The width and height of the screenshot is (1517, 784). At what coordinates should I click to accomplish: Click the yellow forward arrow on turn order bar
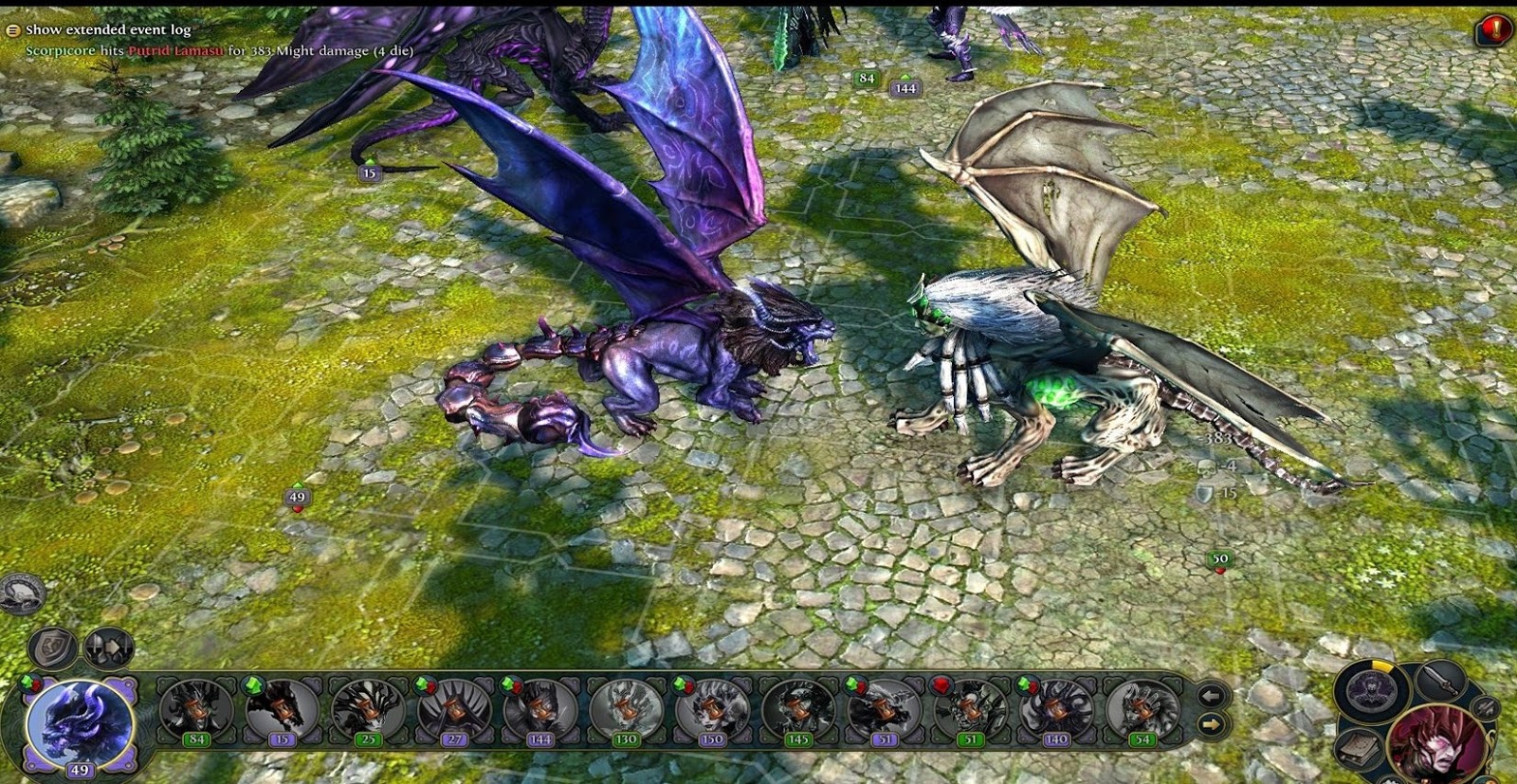point(1214,724)
